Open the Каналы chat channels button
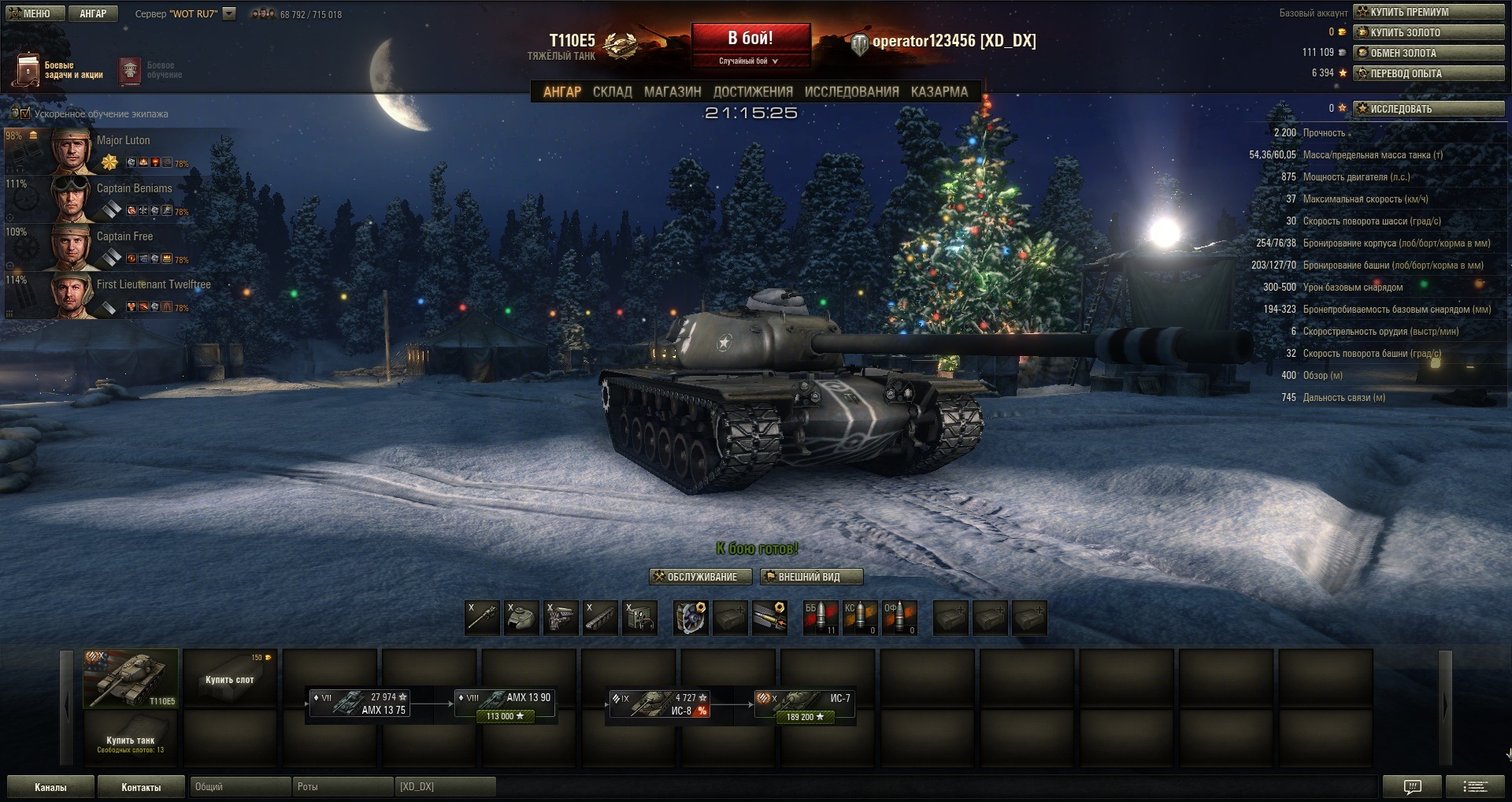The image size is (1512, 802). tap(50, 786)
